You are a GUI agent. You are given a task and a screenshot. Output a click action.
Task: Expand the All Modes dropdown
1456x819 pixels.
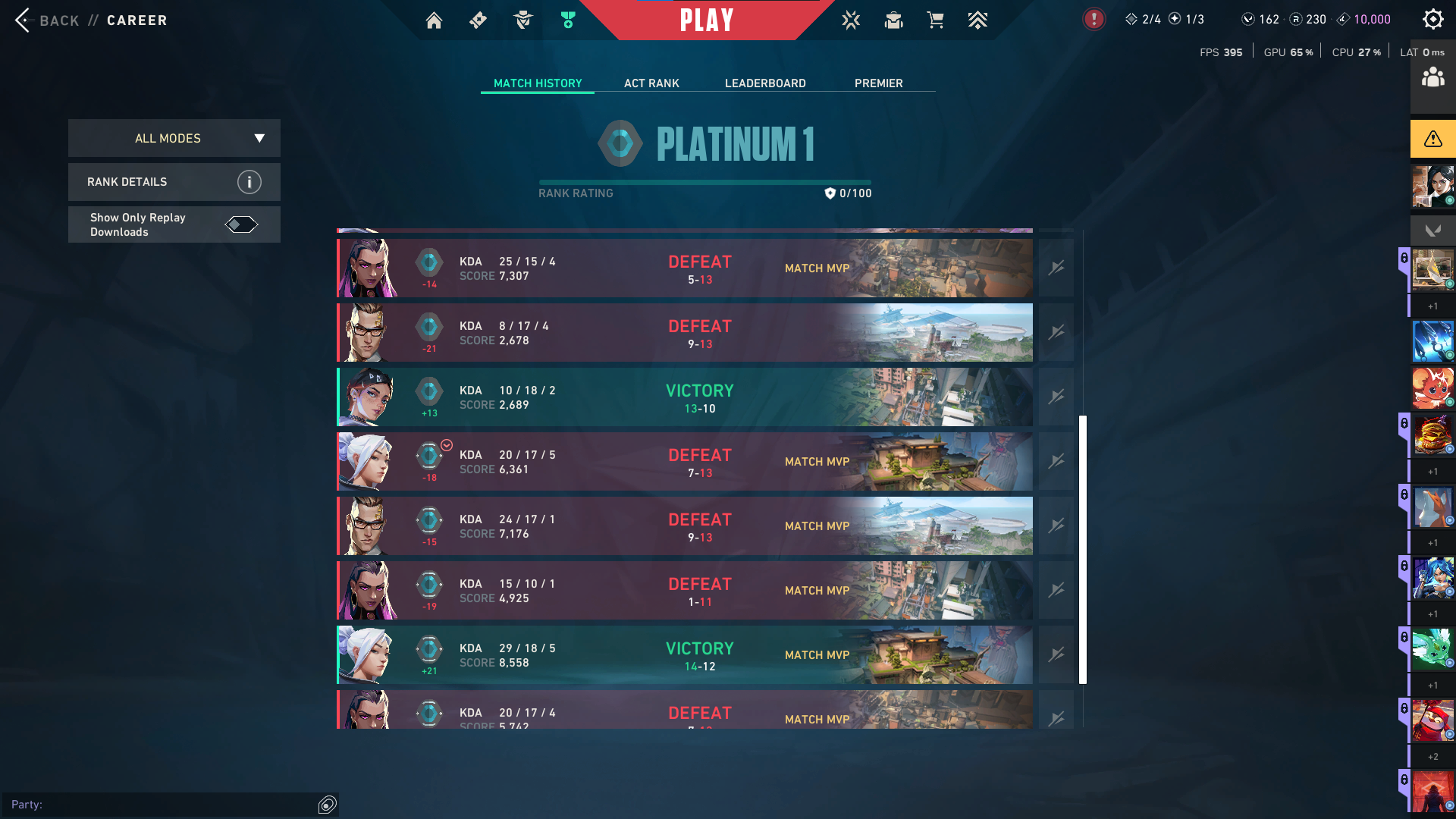174,138
